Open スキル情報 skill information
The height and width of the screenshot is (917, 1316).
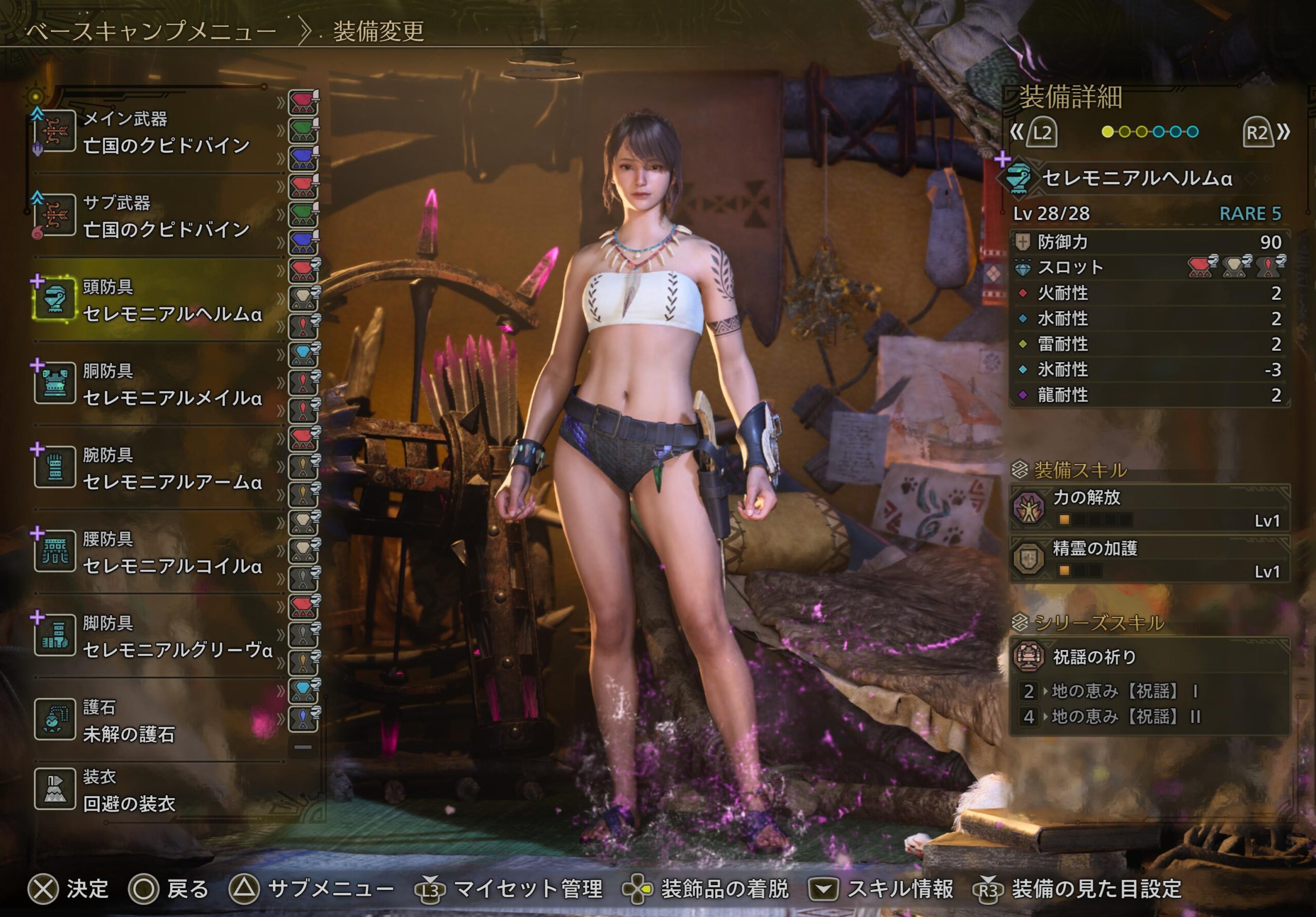(900, 889)
